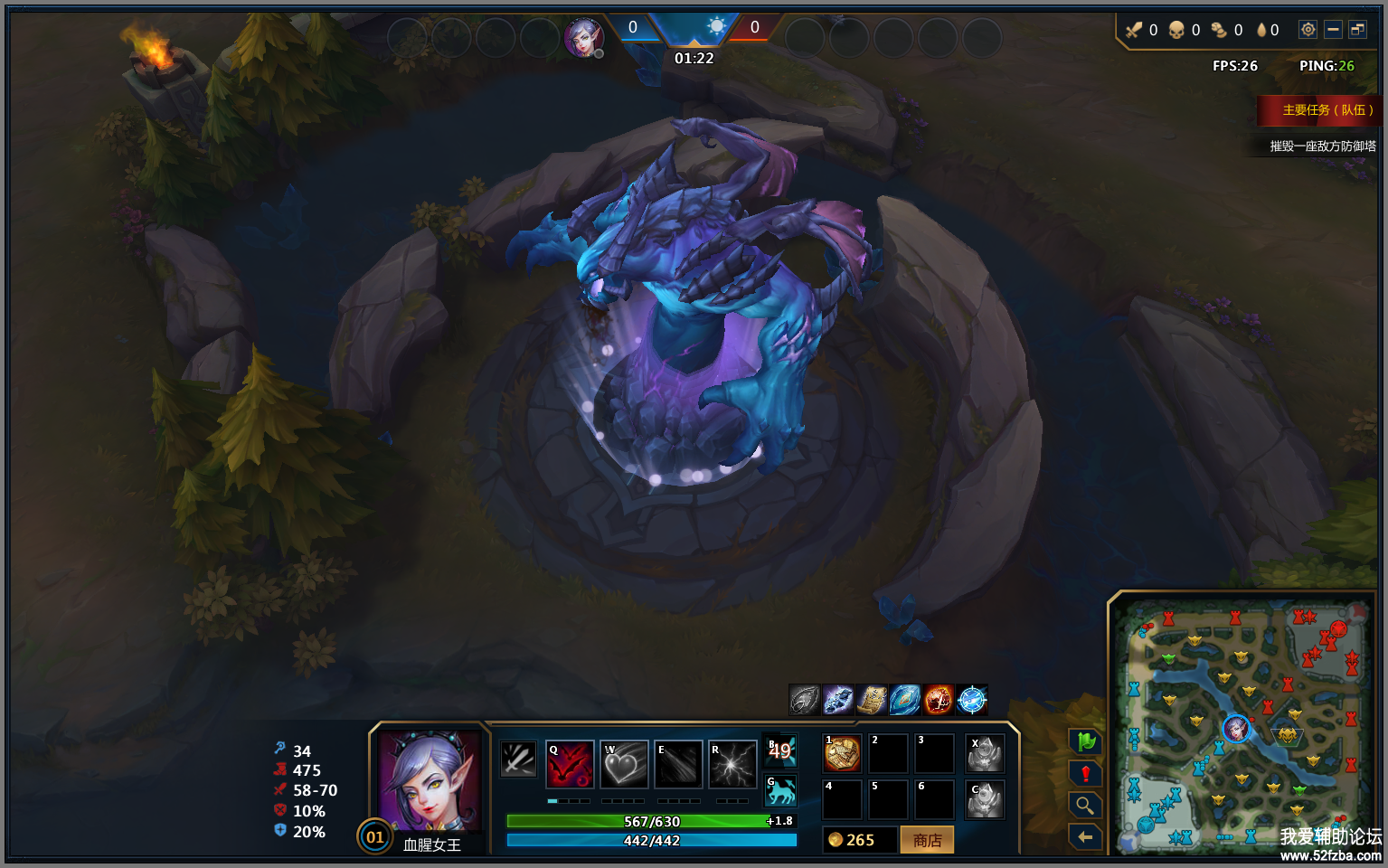
Task: Open the magnifying glass search button
Action: pos(1085,805)
